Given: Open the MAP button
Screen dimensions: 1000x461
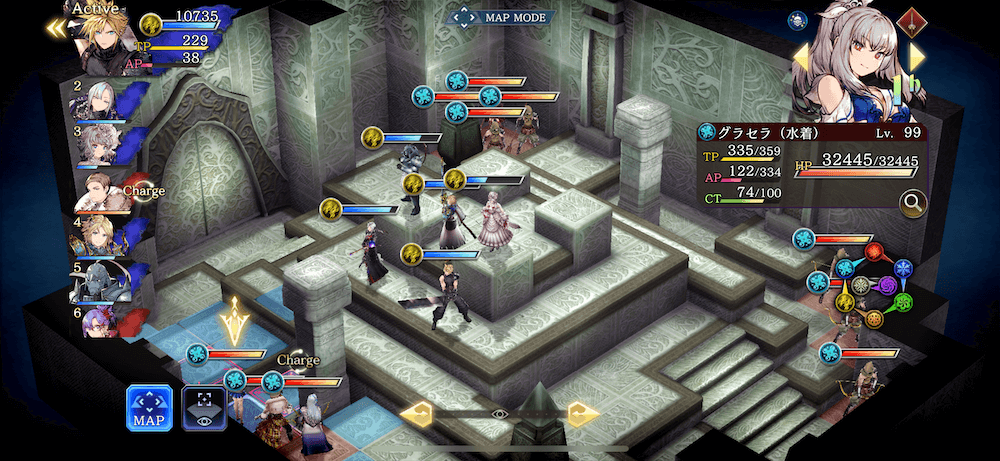Looking at the screenshot, I should click(149, 408).
